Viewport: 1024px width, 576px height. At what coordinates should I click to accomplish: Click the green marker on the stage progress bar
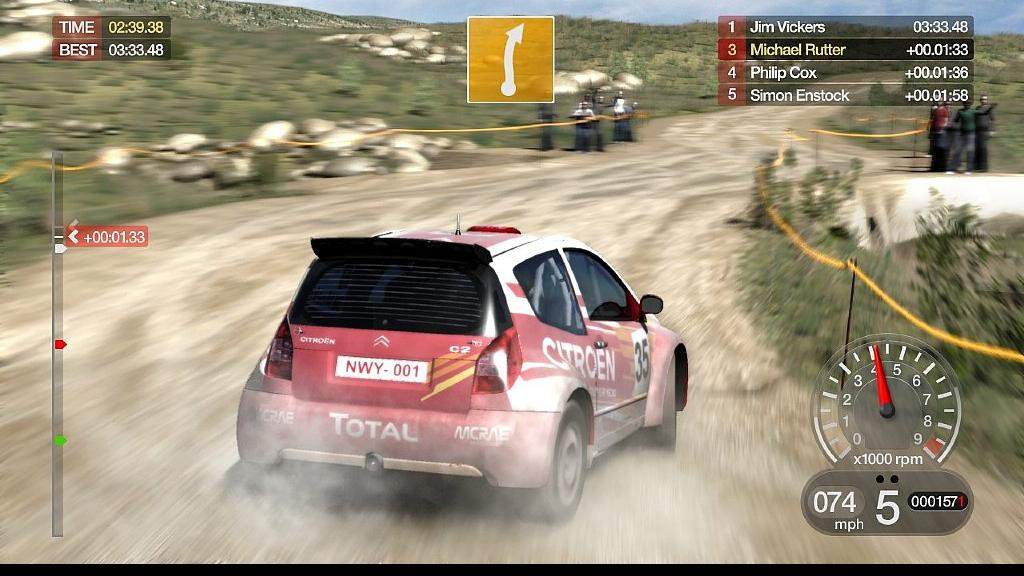(60, 440)
